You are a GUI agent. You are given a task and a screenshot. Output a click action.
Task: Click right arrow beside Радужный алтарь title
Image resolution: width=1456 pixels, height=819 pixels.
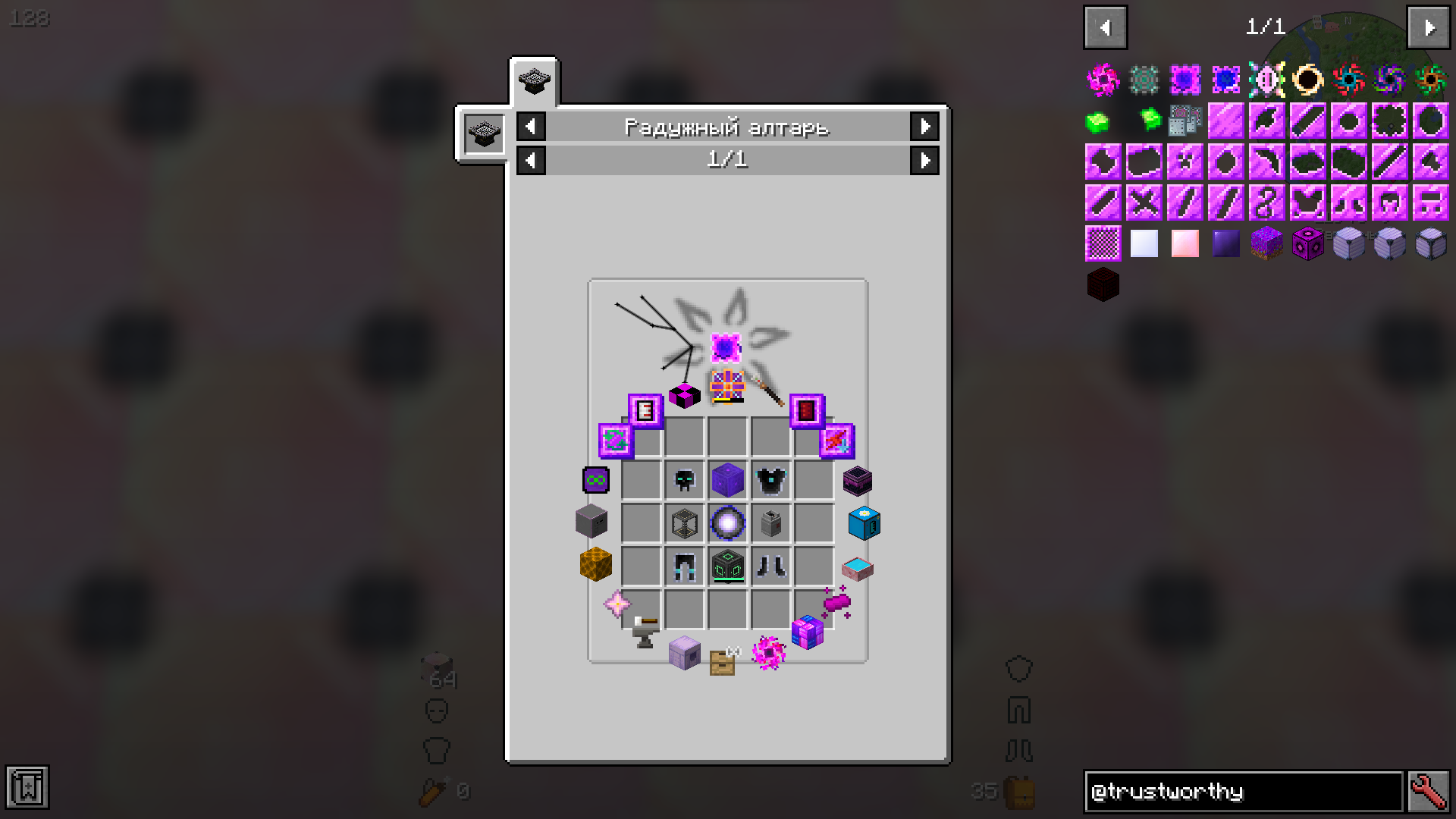[924, 127]
